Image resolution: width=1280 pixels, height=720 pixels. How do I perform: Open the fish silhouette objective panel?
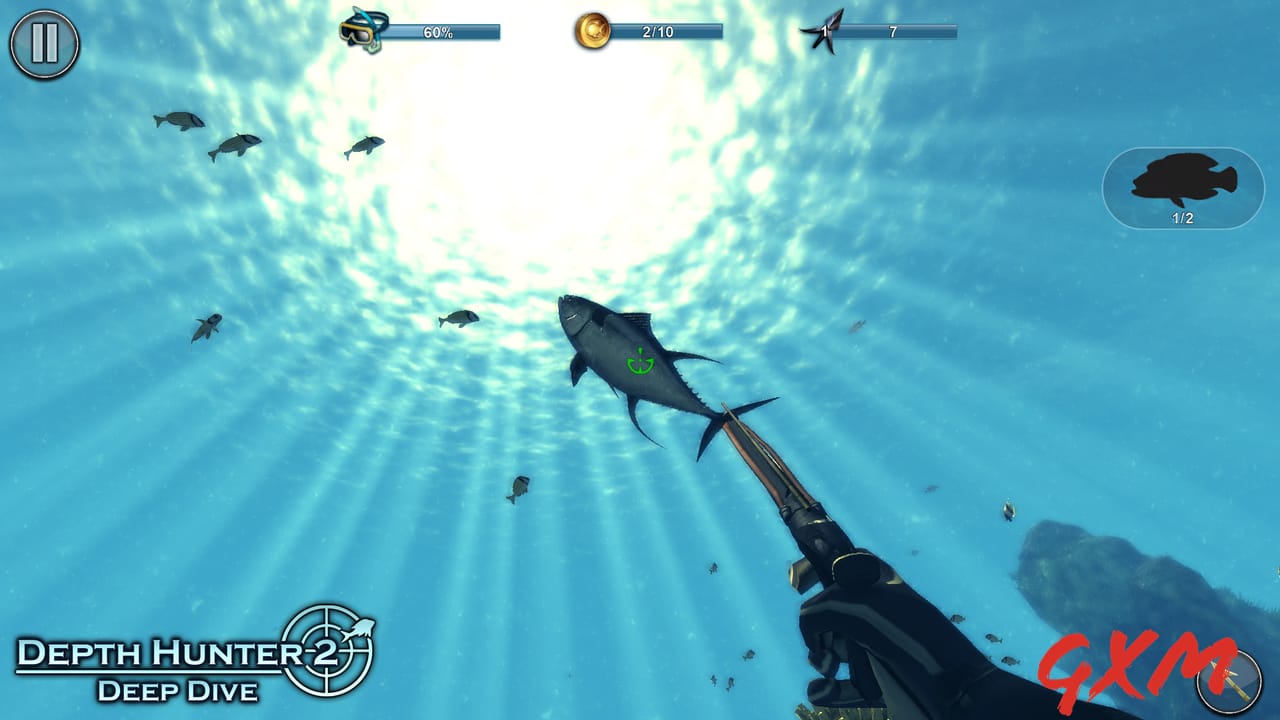(1182, 185)
